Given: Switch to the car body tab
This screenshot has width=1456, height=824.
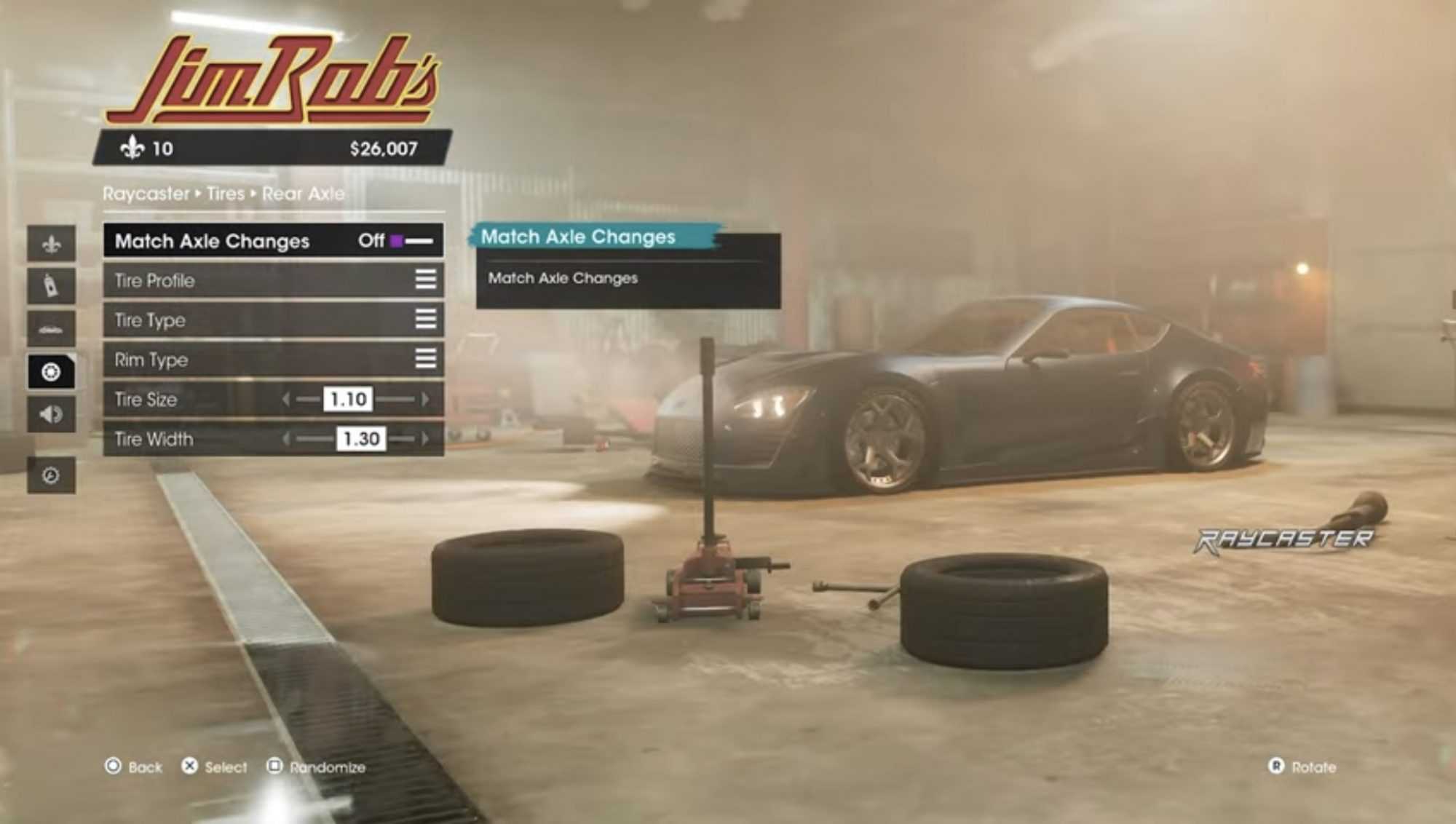Looking at the screenshot, I should coord(51,329).
